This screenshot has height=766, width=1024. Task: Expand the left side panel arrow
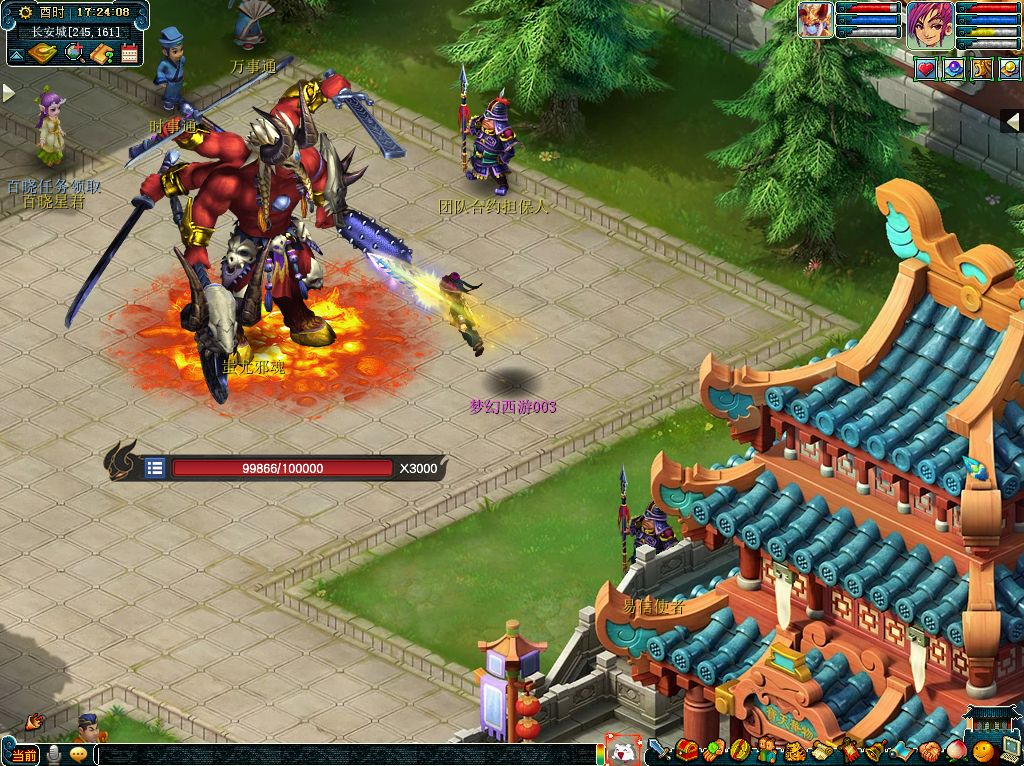click(9, 93)
